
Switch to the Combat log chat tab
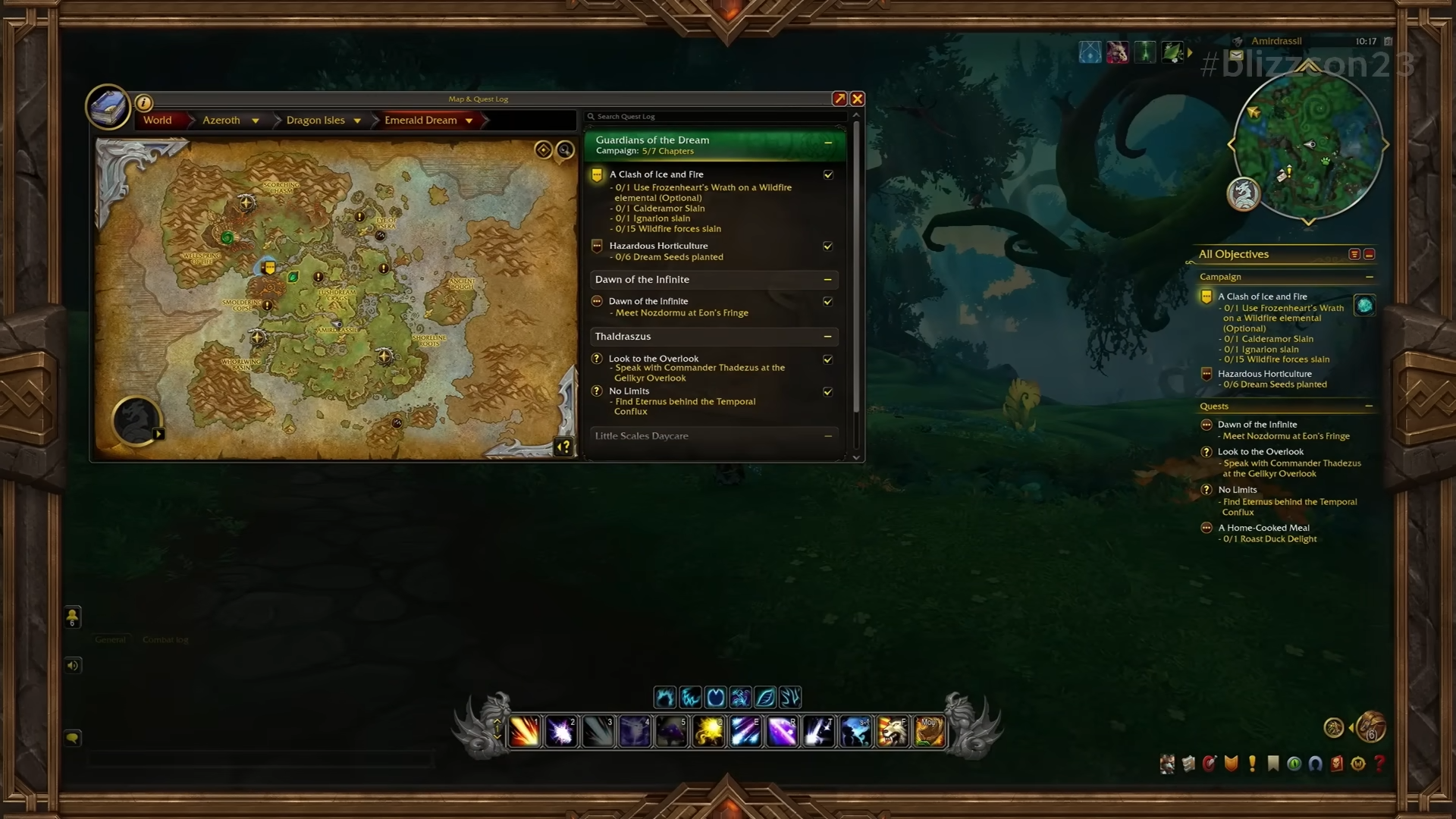tap(165, 640)
